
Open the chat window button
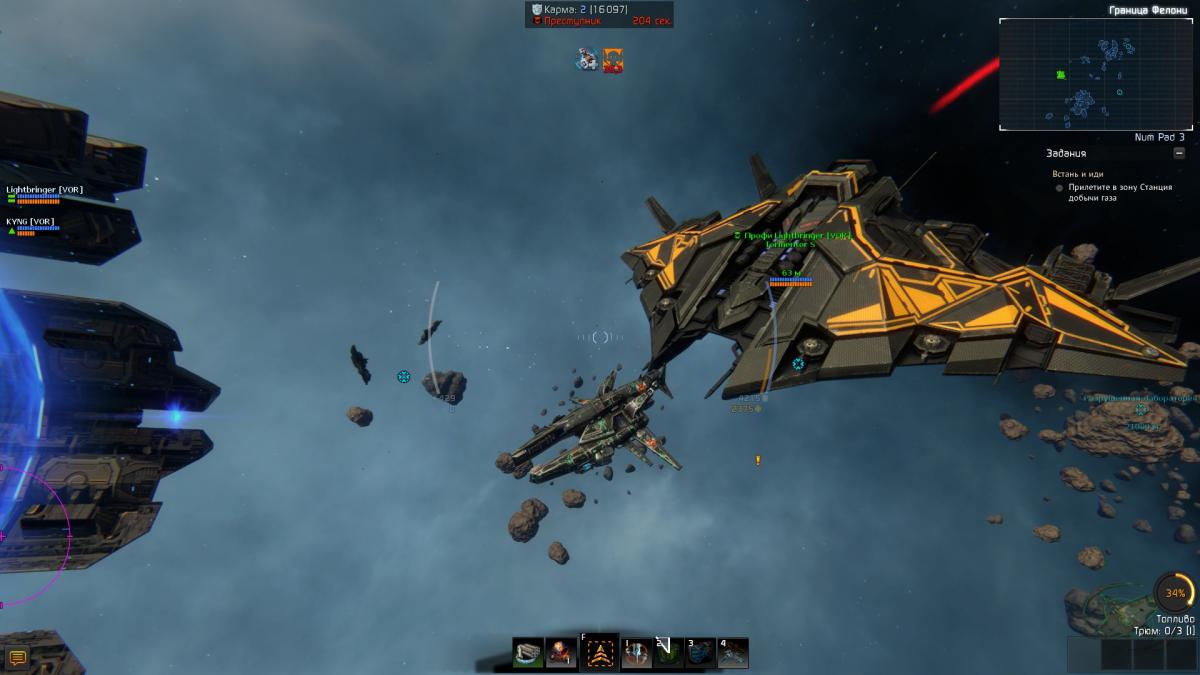17,657
